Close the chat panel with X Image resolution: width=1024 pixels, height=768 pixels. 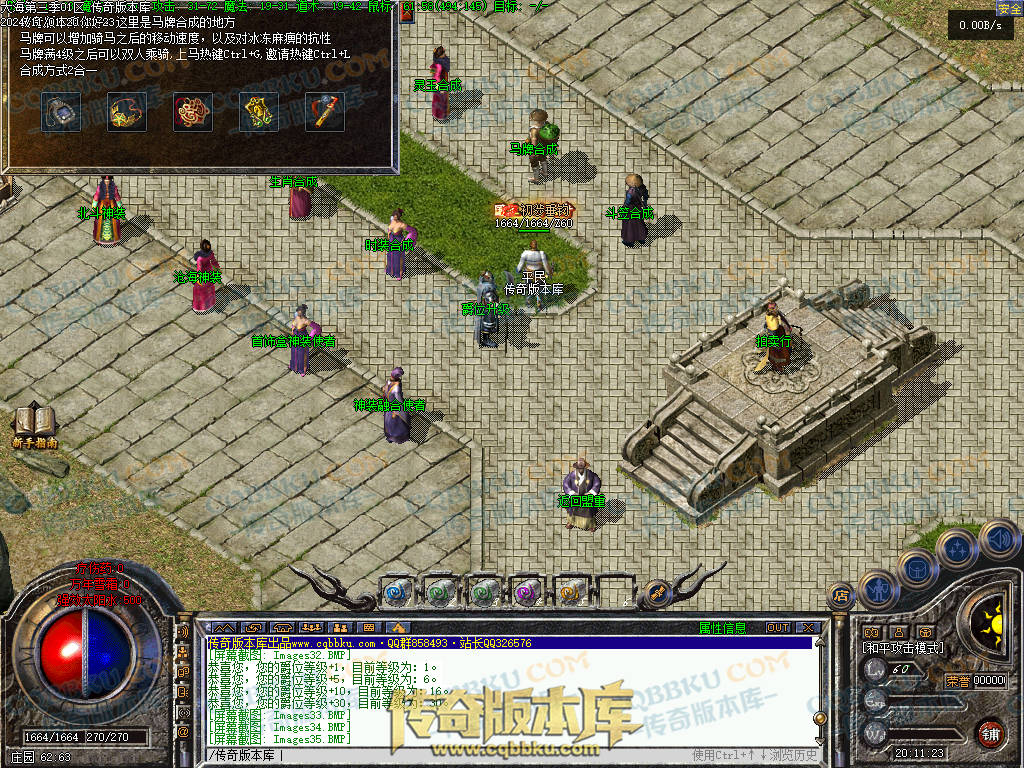click(808, 628)
